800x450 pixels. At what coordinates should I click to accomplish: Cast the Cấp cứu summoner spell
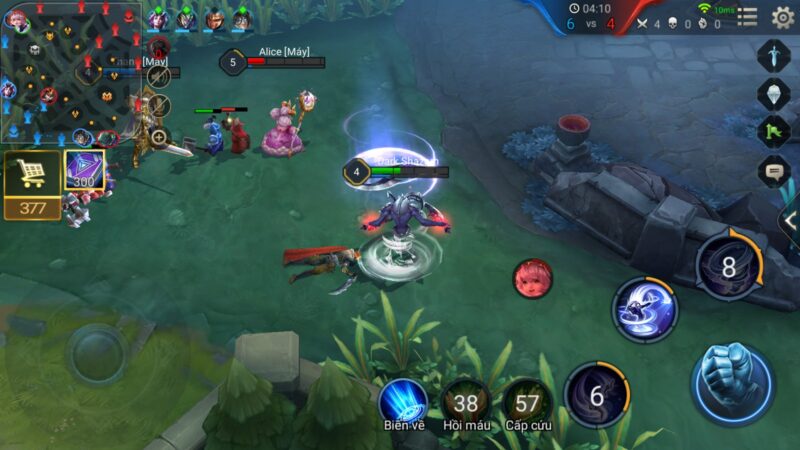click(527, 402)
